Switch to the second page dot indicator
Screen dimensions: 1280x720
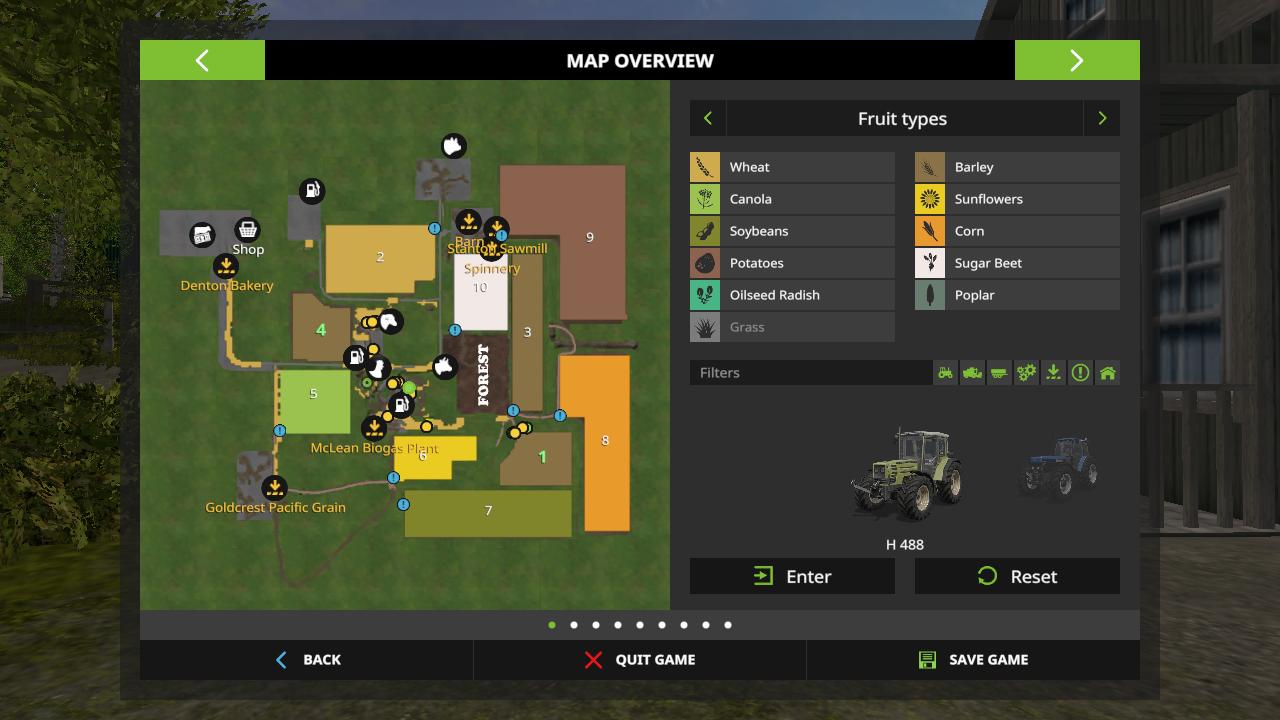coord(574,624)
